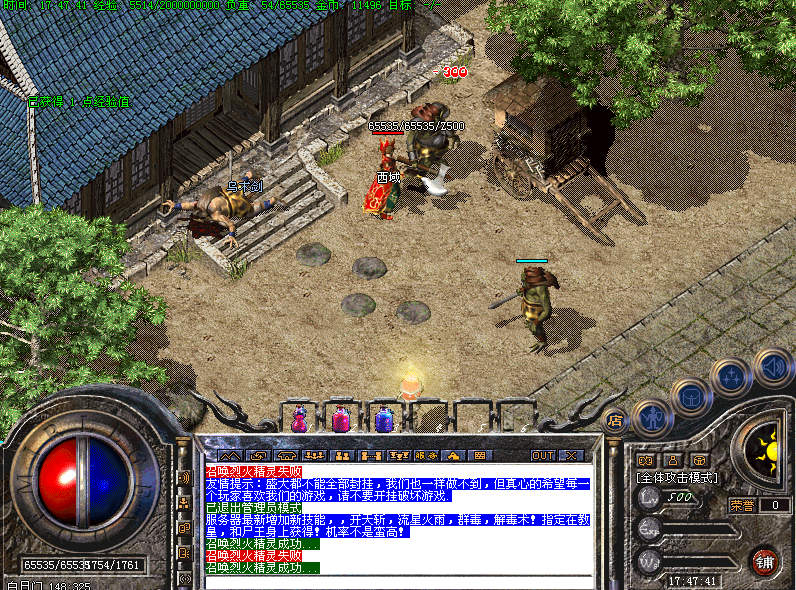Close via the X button beside OUT

pyautogui.click(x=572, y=455)
